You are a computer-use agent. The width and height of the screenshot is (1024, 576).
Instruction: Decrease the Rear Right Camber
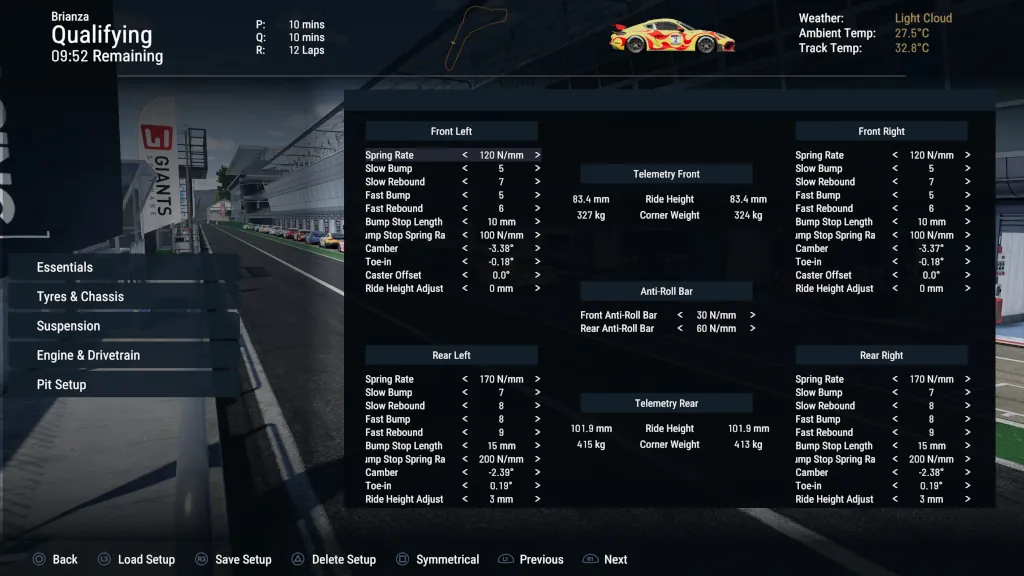point(894,473)
